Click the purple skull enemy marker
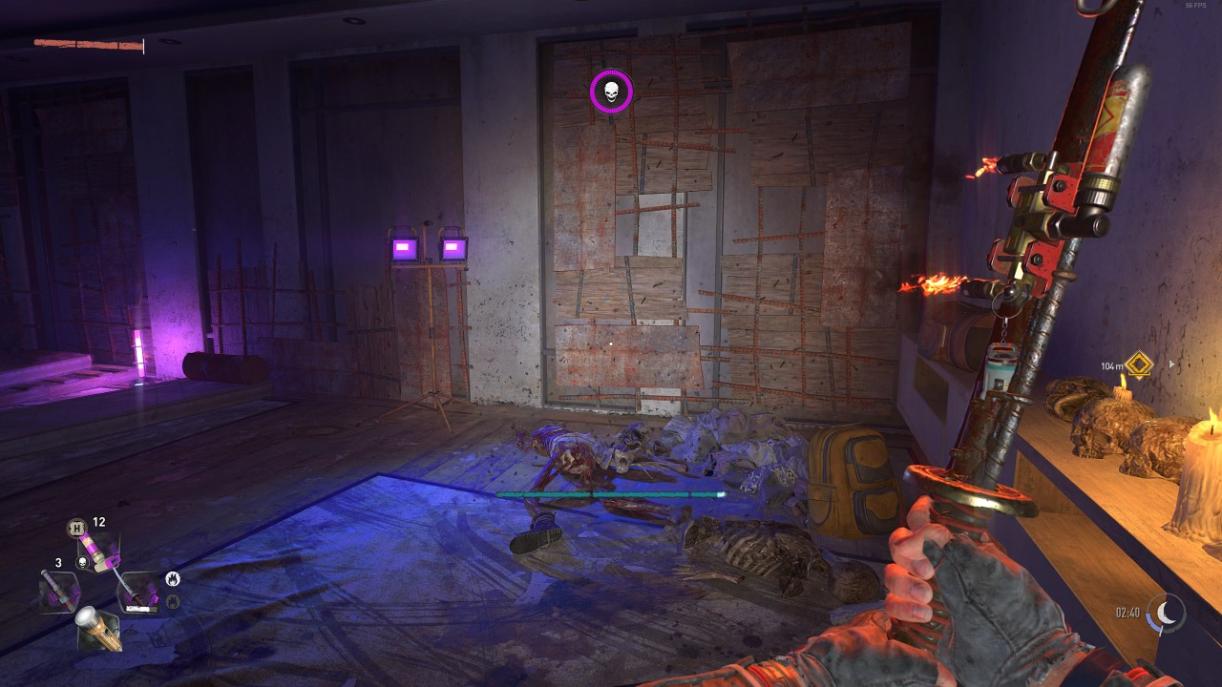This screenshot has height=687, width=1222. (611, 92)
